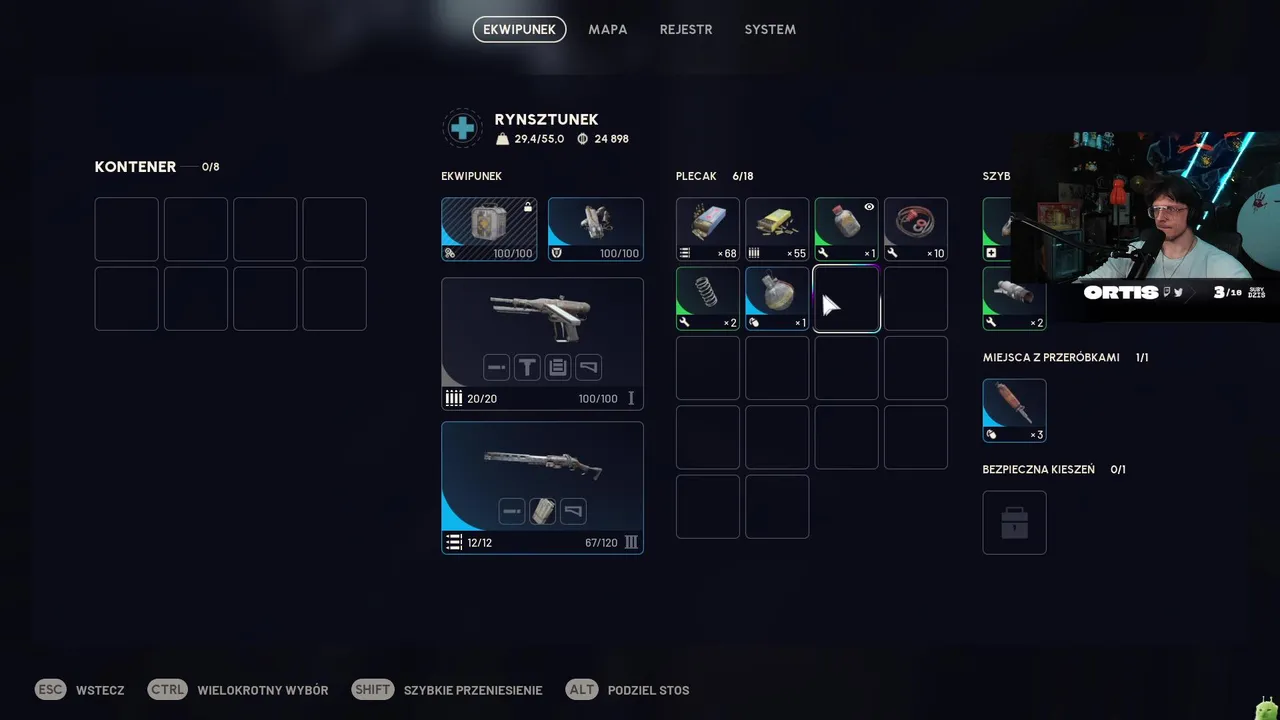Pick the yellow ammo stack of 55
The width and height of the screenshot is (1280, 720).
(777, 229)
